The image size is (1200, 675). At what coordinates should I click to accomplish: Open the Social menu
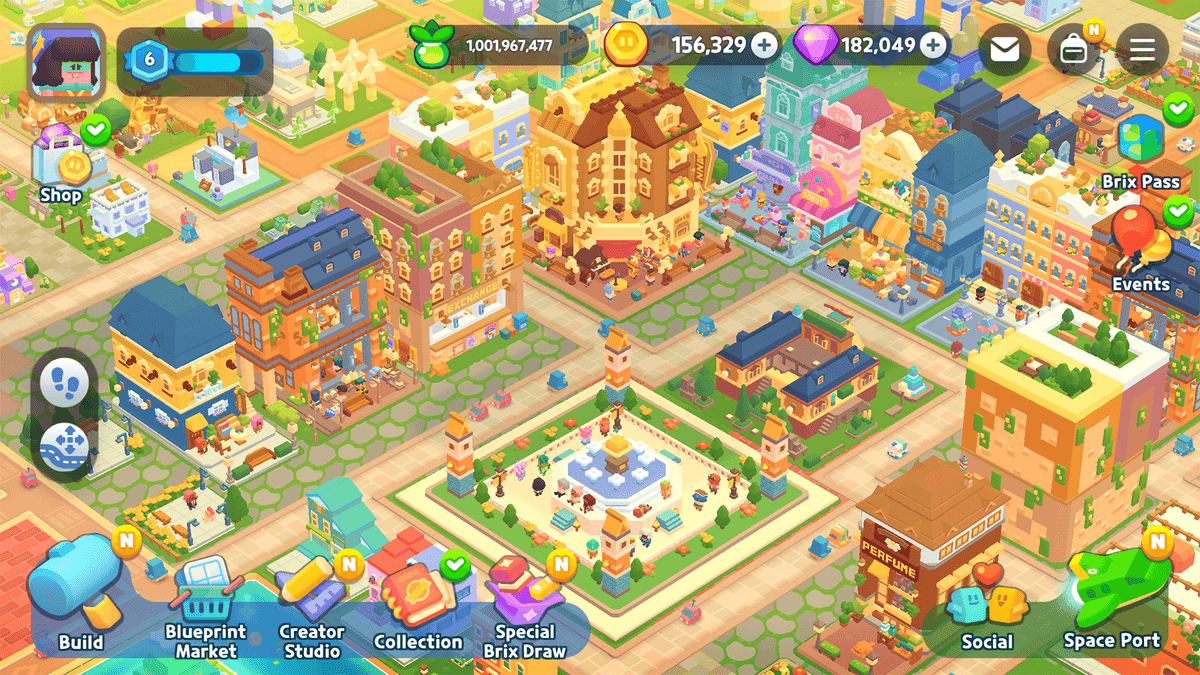987,612
